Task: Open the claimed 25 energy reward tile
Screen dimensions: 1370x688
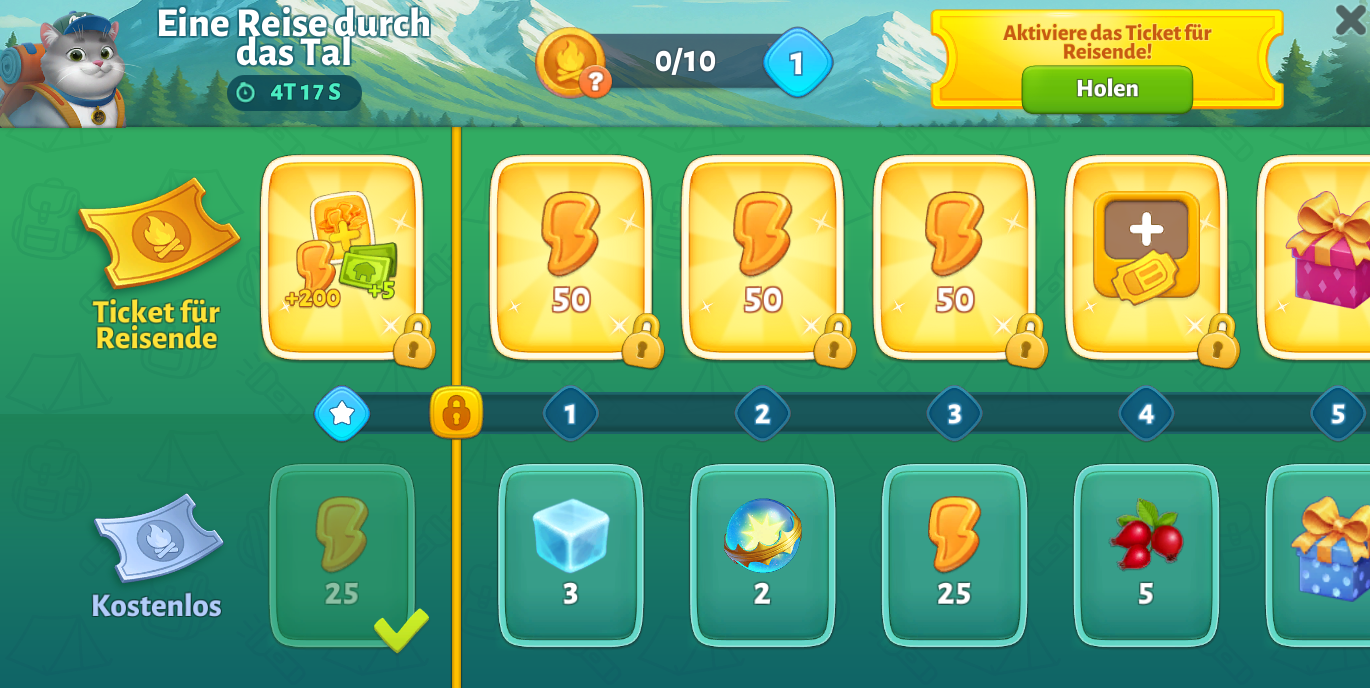Action: tap(342, 554)
